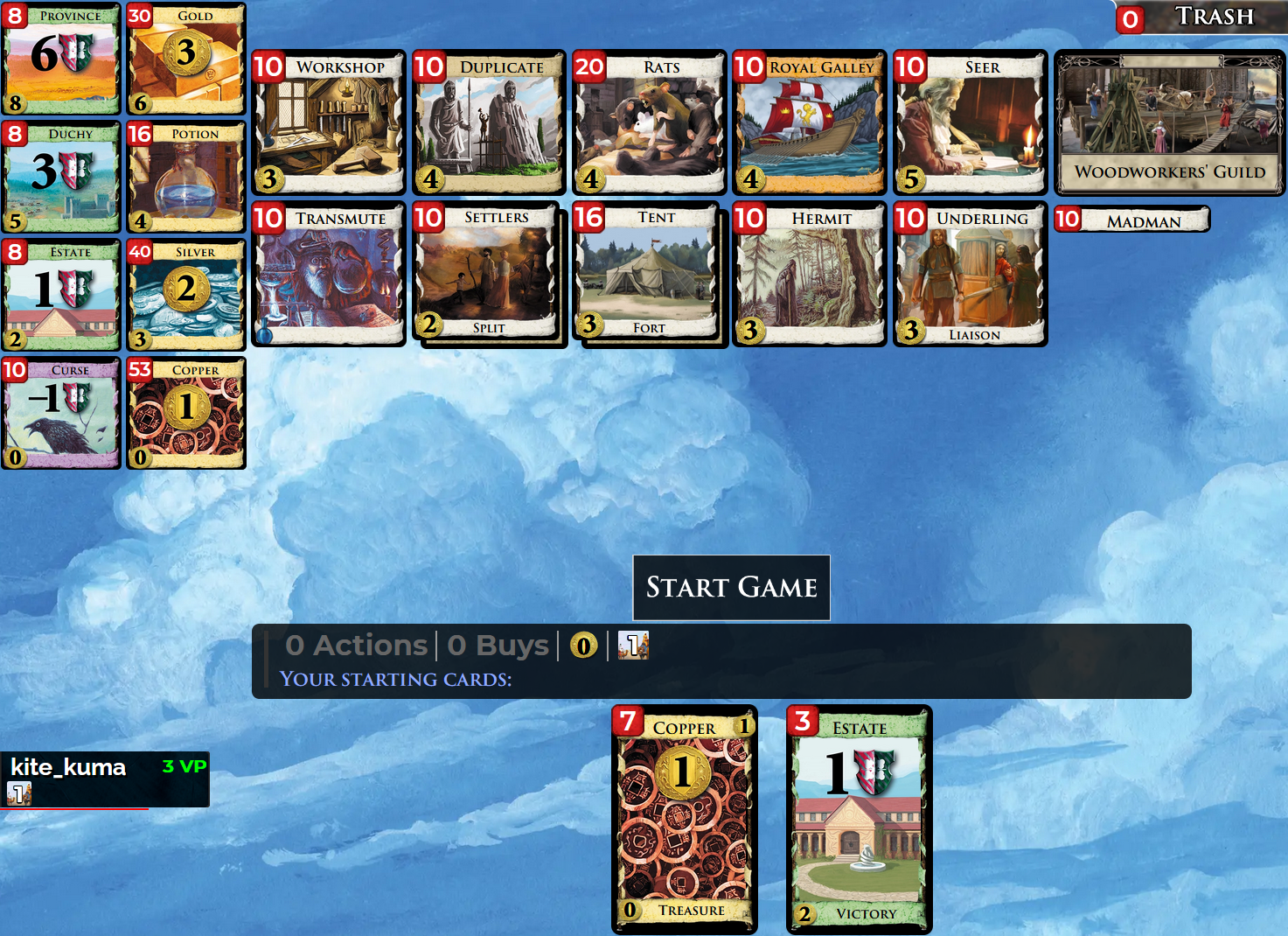
Task: Select the kite_kuma player panel
Action: tap(104, 779)
